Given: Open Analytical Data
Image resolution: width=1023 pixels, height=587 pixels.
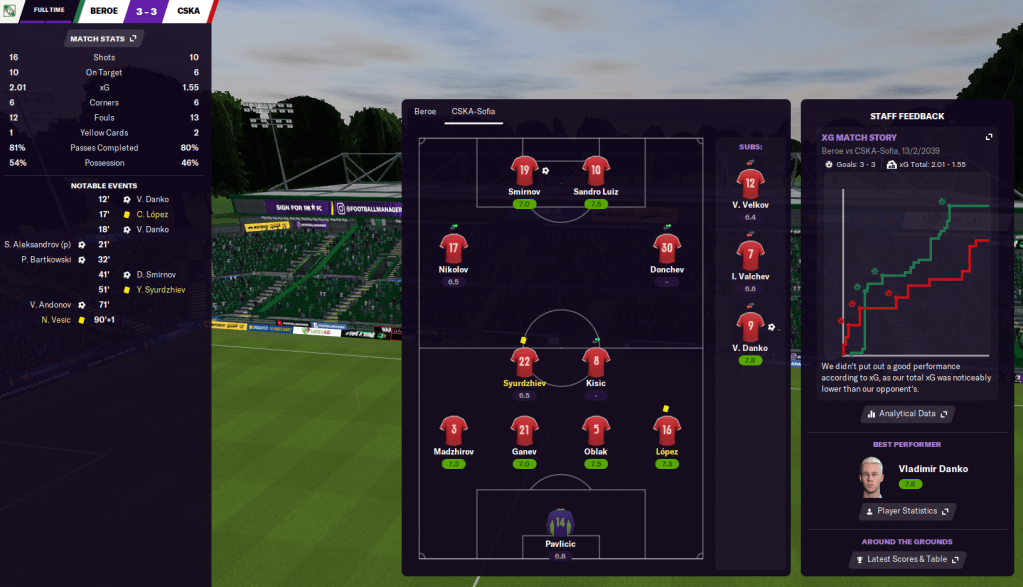Looking at the screenshot, I should coord(907,413).
